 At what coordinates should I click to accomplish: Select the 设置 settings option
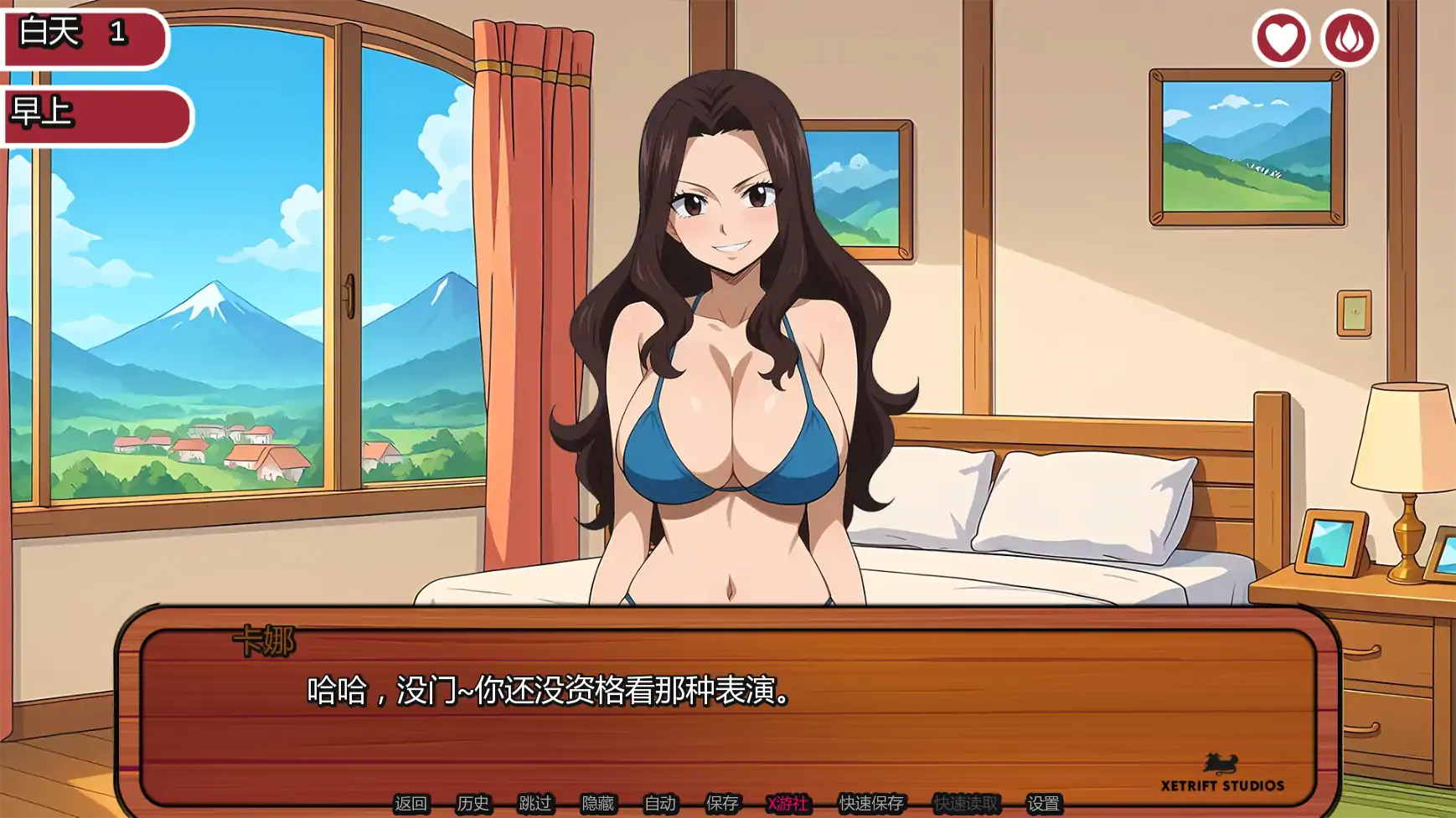pos(1044,802)
